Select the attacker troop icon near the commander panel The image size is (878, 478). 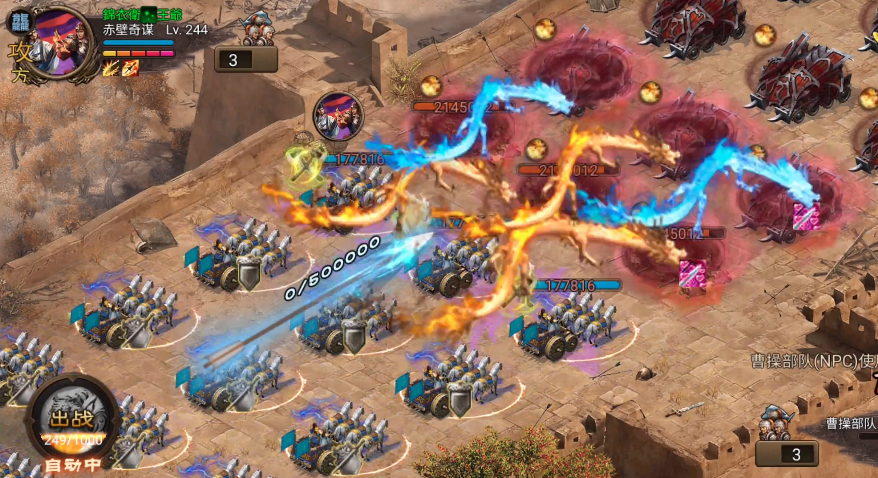[258, 28]
